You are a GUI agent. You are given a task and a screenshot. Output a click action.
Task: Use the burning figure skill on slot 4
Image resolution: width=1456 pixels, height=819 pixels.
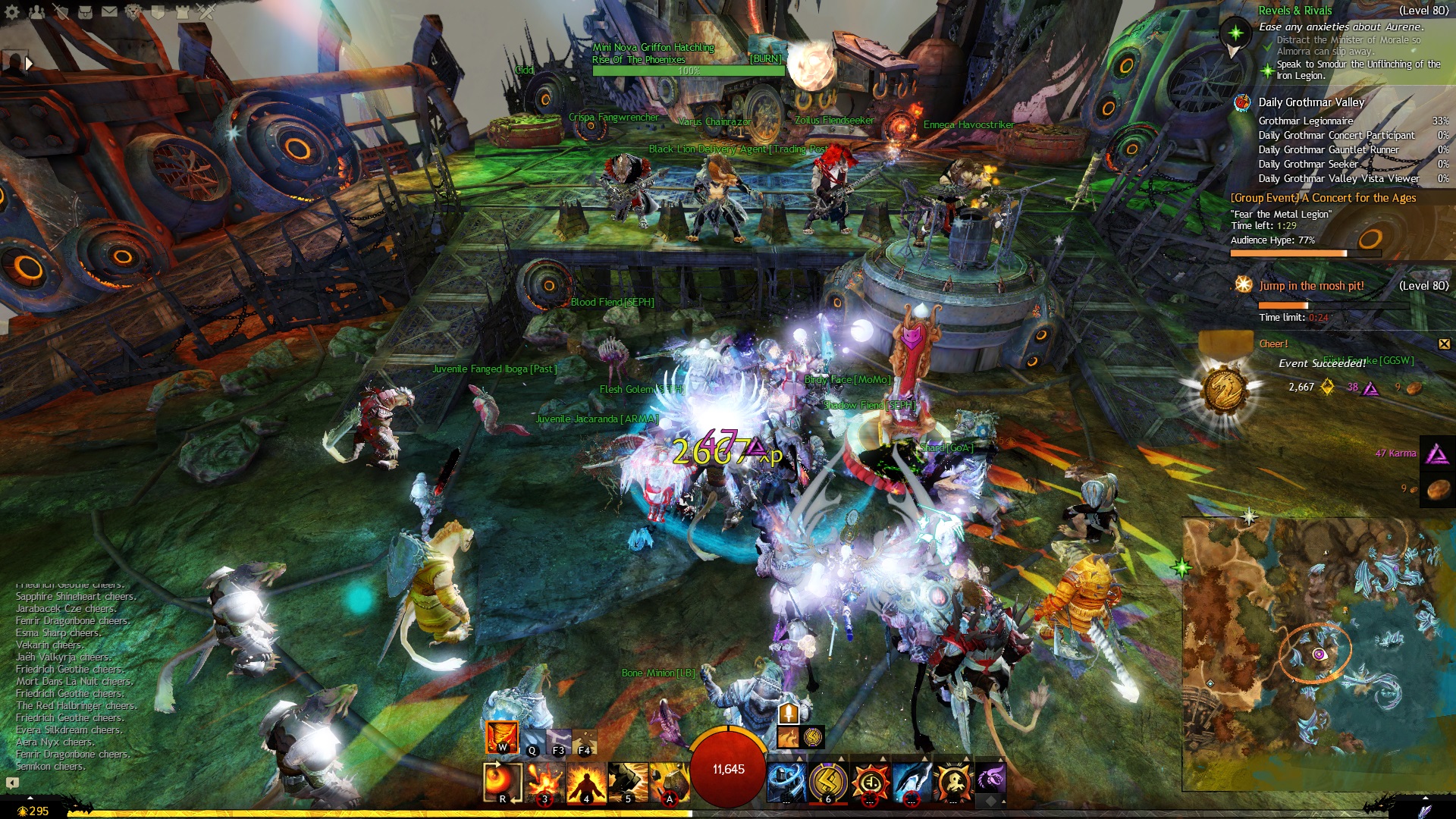(586, 782)
